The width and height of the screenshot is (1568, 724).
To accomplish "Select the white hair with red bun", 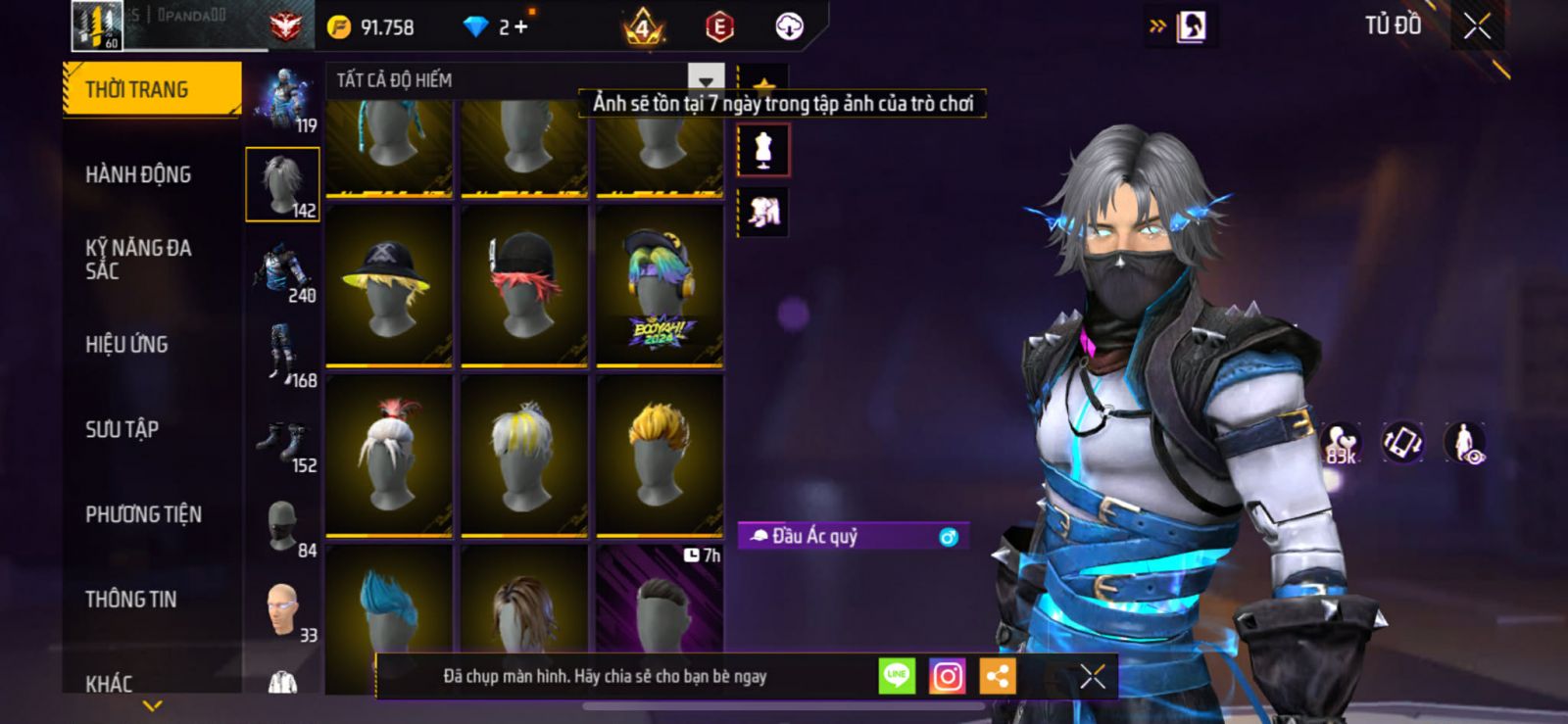I will coord(389,455).
